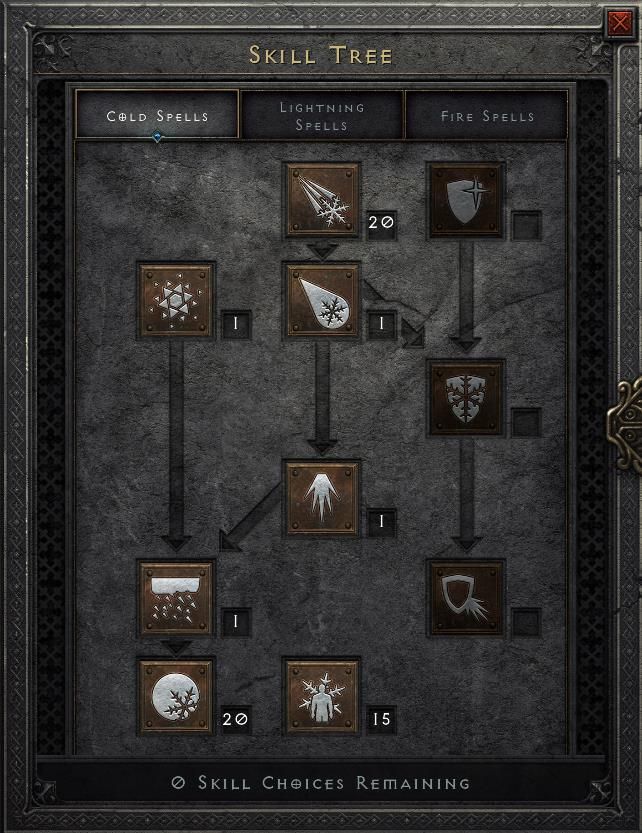Screen dimensions: 642x833
Task: Click the Blizzard skill icon
Action: click(176, 597)
